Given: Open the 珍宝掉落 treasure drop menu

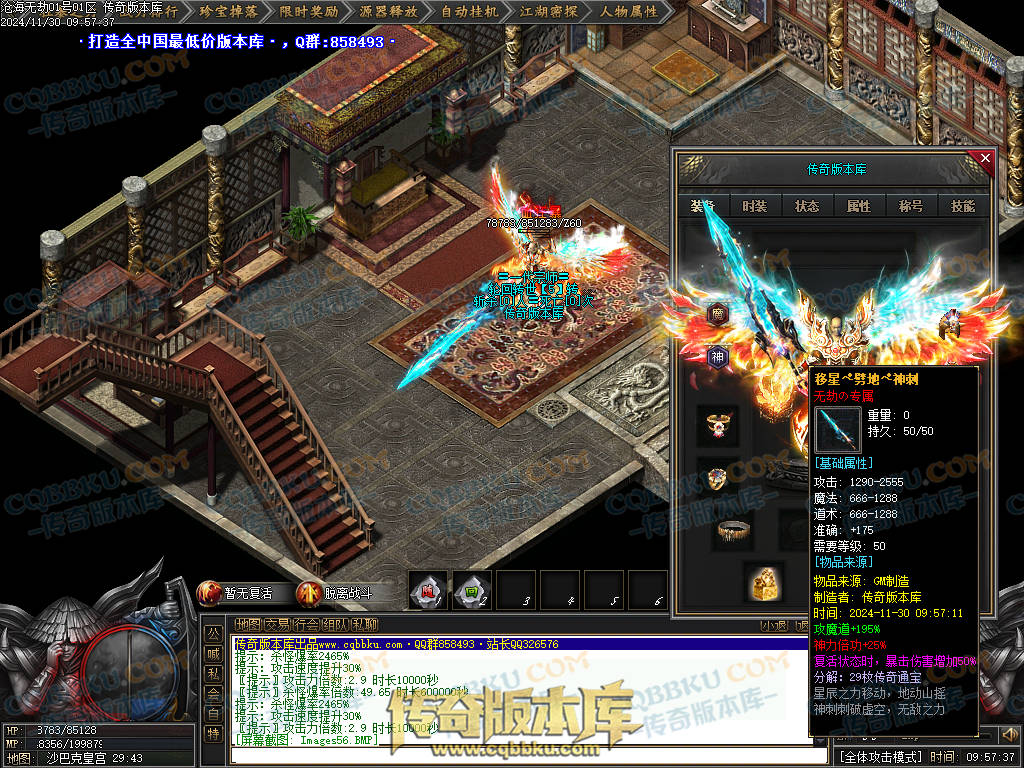Looking at the screenshot, I should (228, 12).
